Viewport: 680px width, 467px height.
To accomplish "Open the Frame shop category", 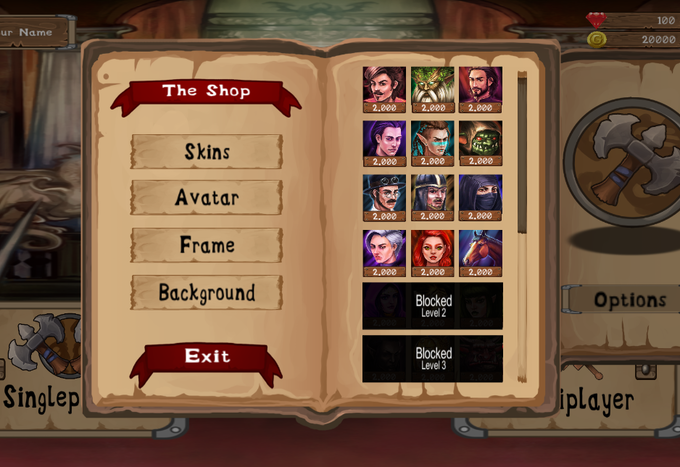I will tap(207, 245).
